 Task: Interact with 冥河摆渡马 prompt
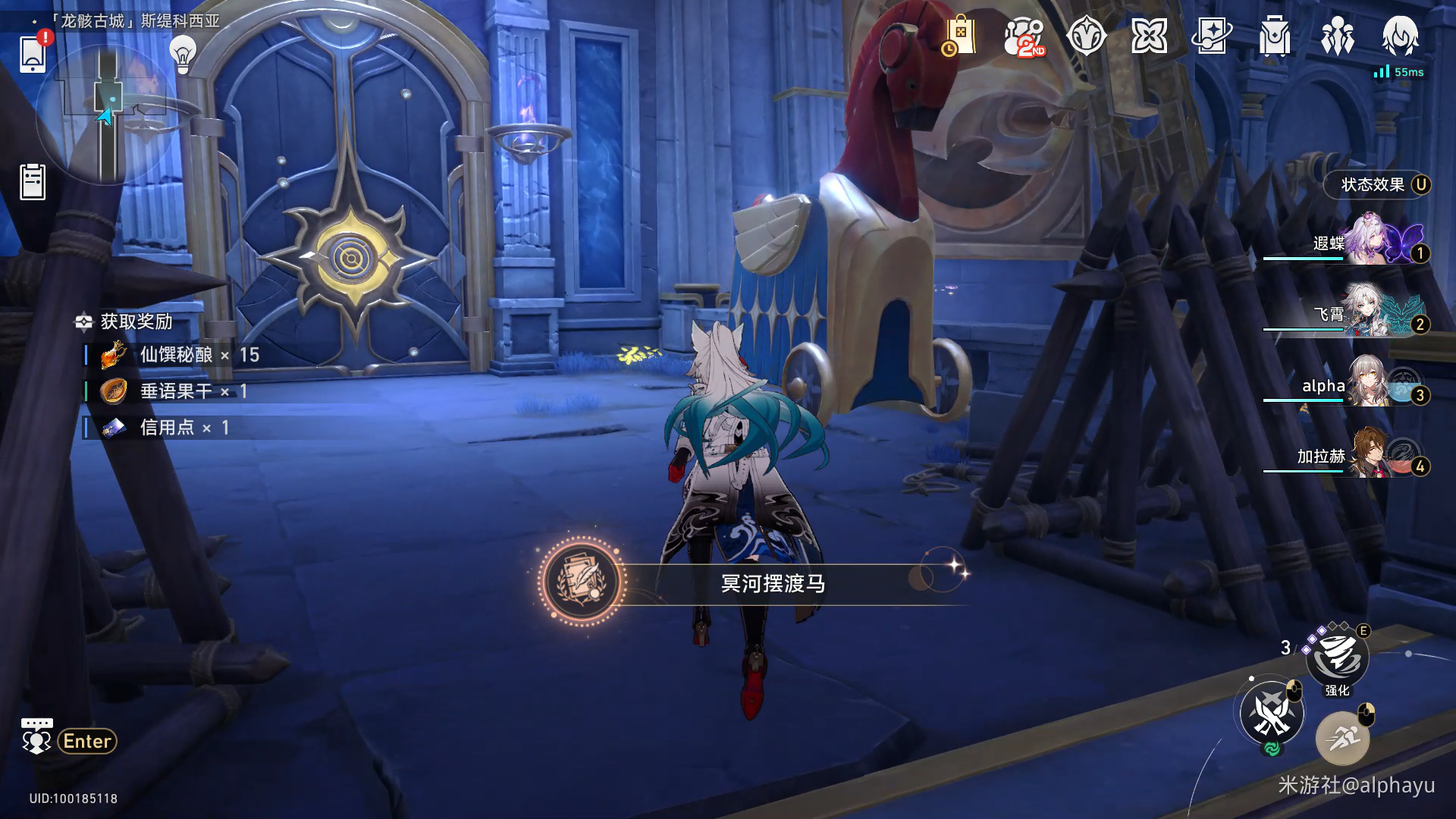point(772,583)
